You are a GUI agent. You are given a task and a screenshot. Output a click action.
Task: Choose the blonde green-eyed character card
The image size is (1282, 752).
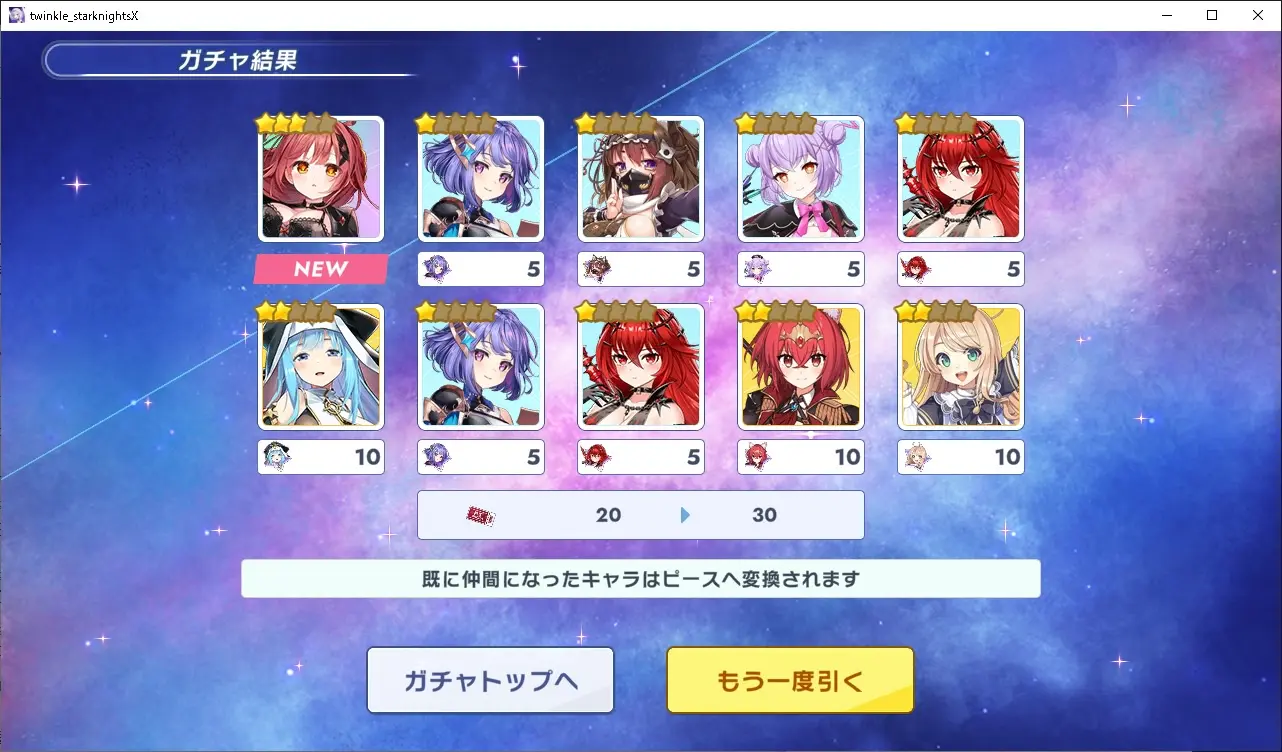961,367
